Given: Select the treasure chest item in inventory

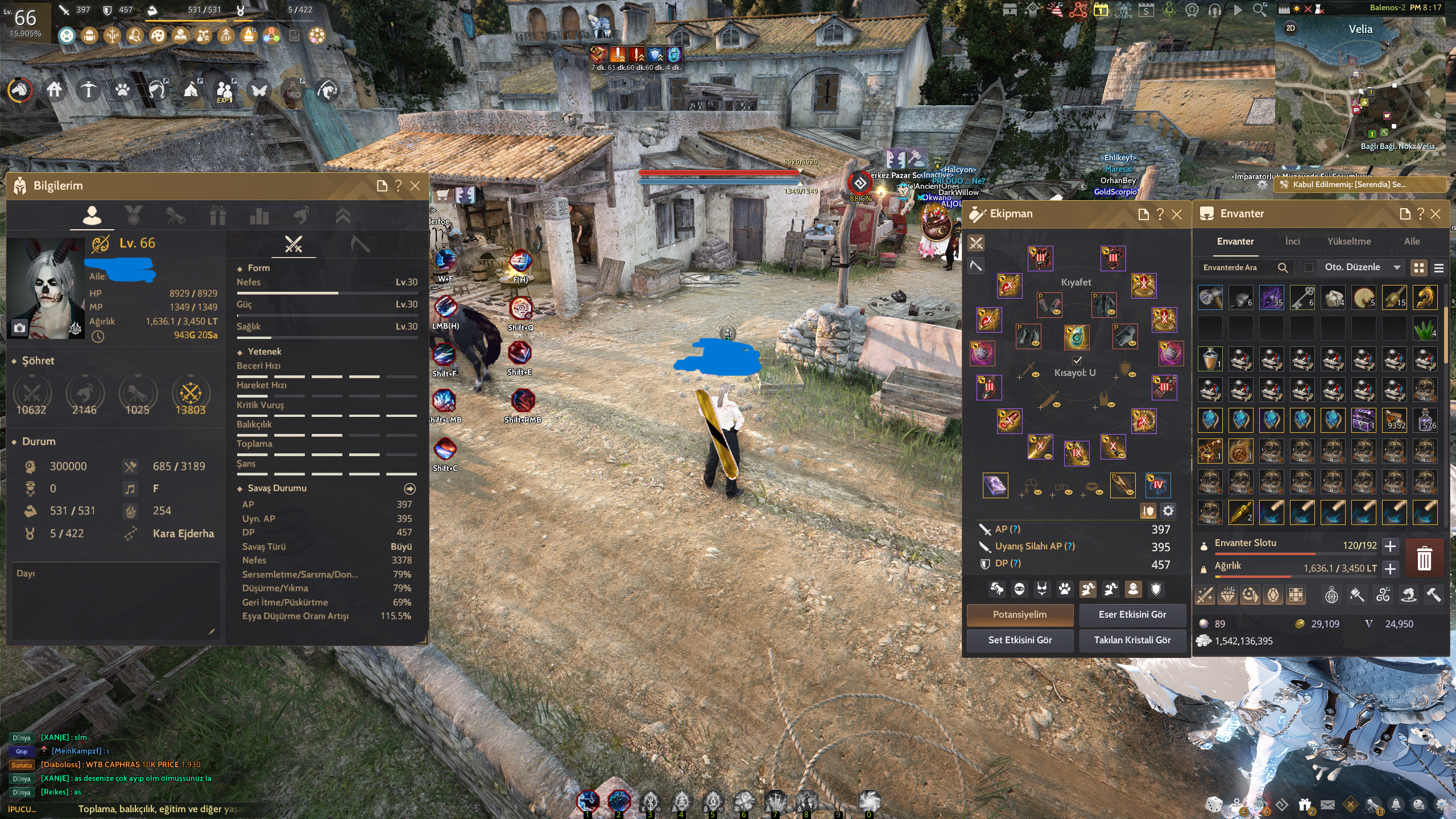Looking at the screenshot, I should [x=1363, y=420].
